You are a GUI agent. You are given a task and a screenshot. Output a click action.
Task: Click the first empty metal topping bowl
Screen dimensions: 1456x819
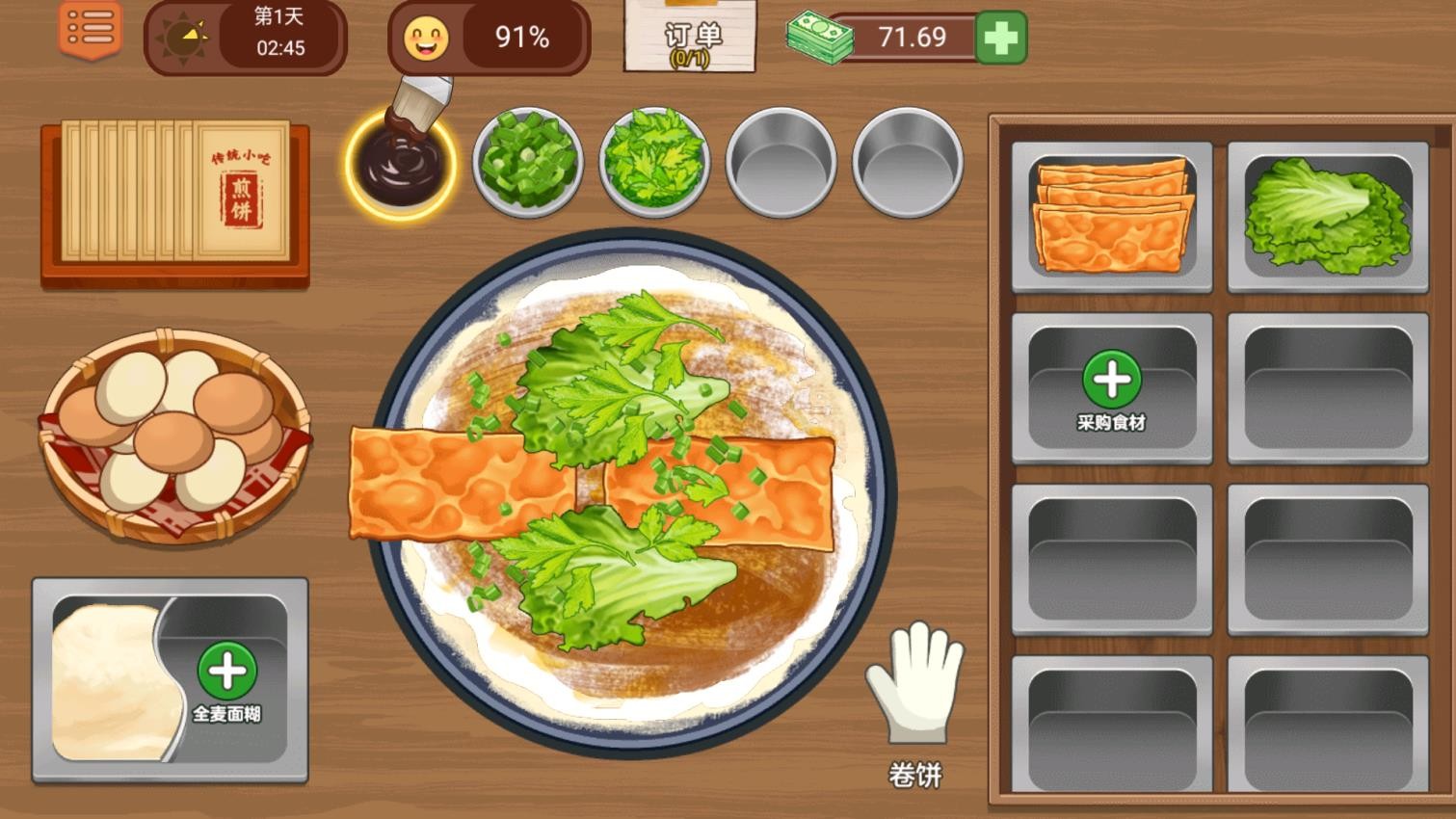click(781, 164)
